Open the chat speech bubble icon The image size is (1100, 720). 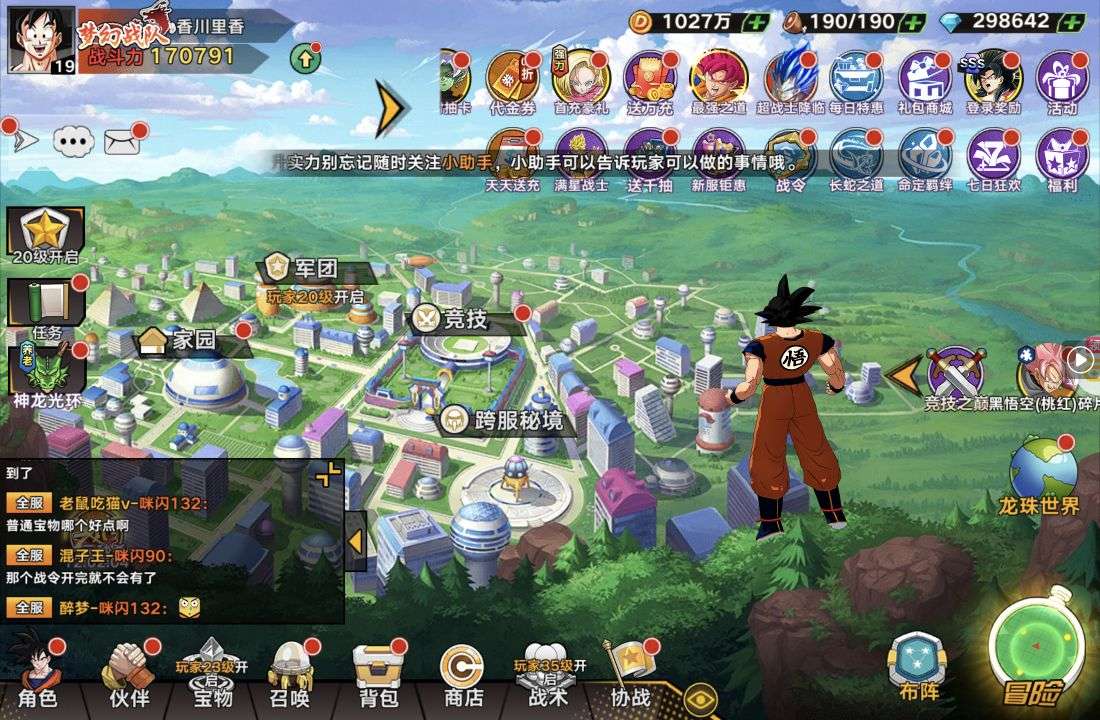click(73, 142)
